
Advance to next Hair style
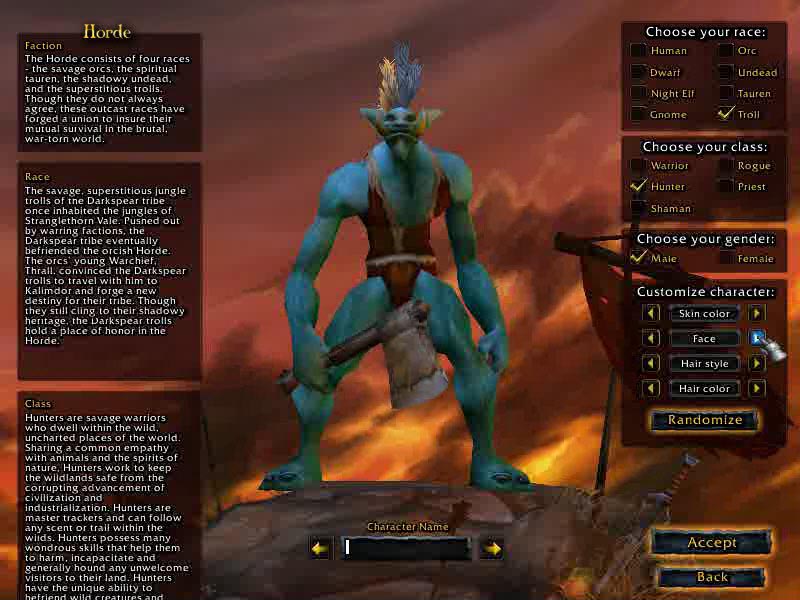click(x=757, y=363)
